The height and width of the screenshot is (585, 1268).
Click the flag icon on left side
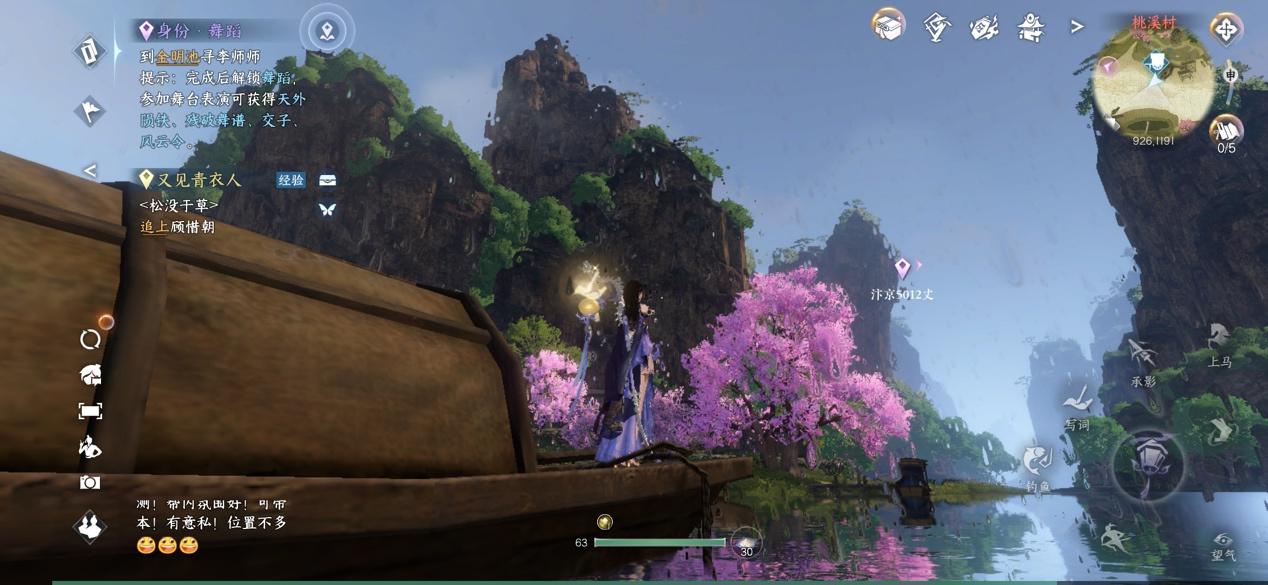pyautogui.click(x=90, y=111)
